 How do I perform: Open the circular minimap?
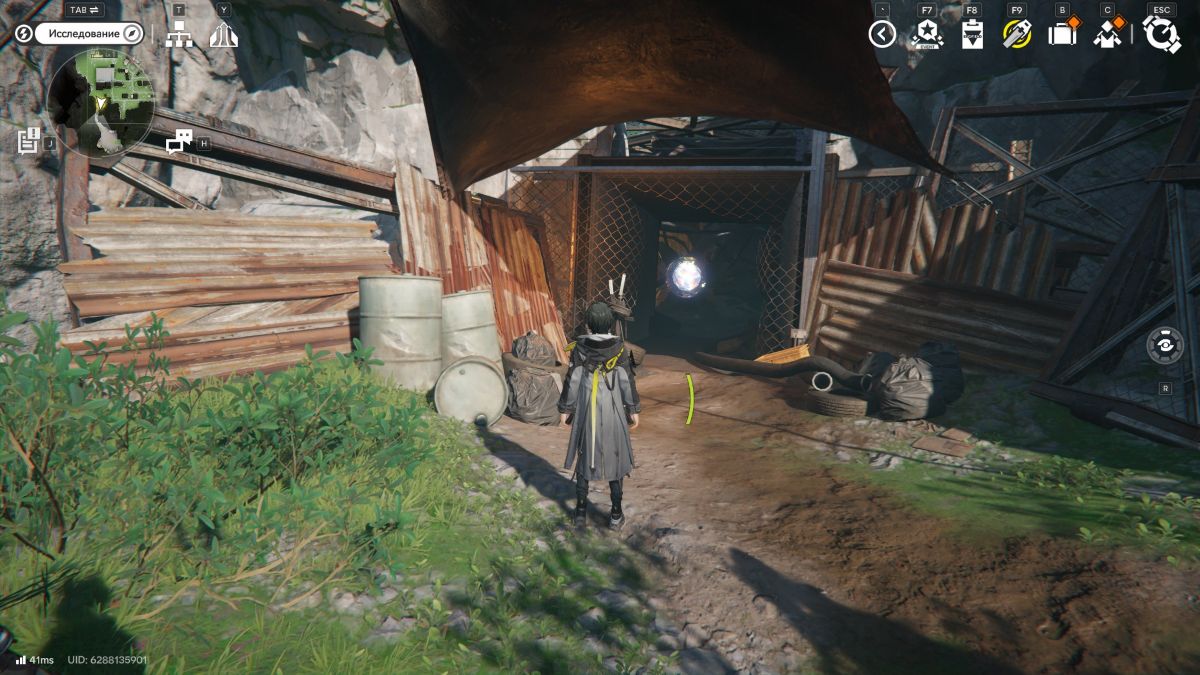tap(100, 104)
